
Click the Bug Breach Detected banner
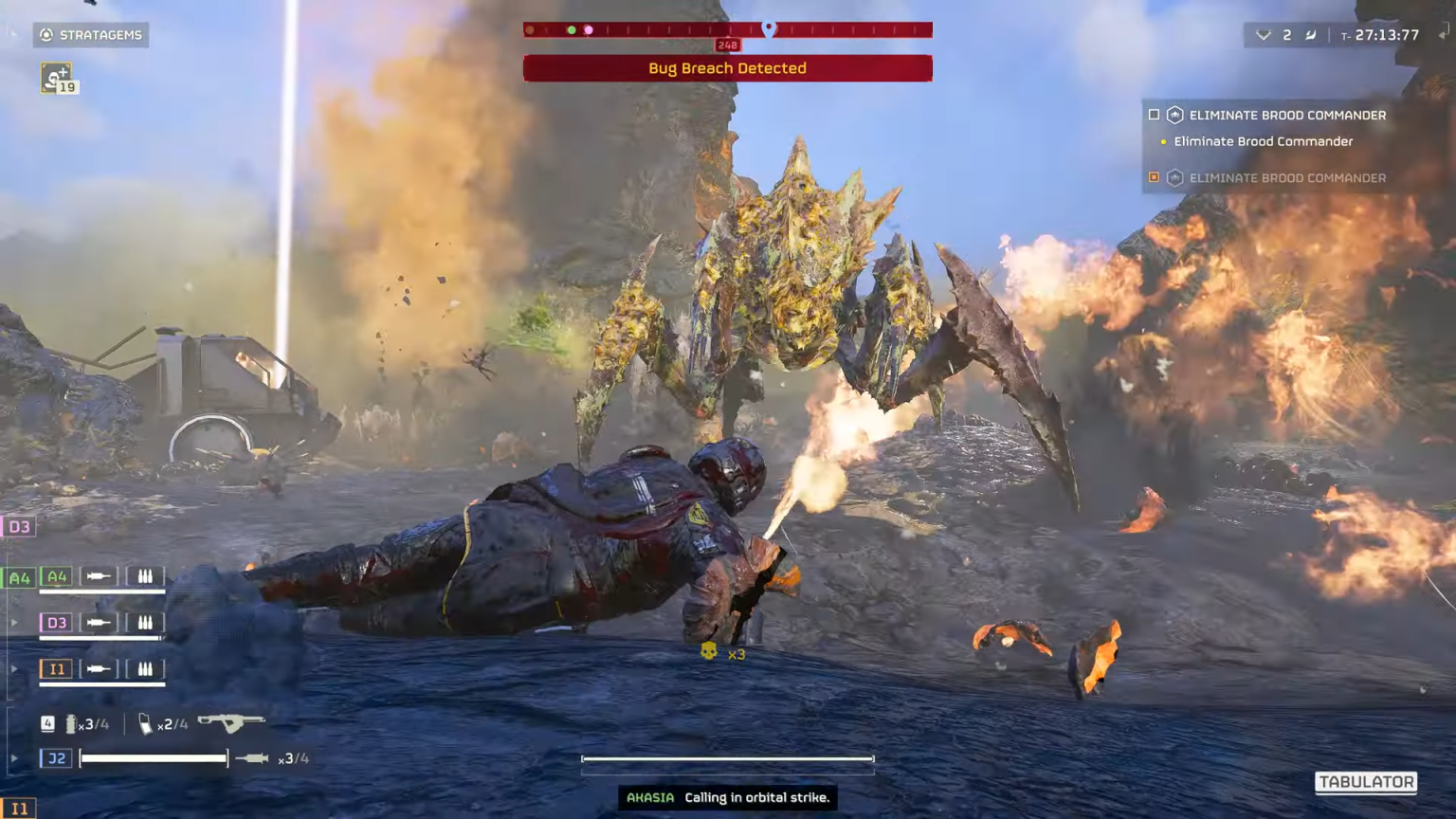click(x=727, y=67)
